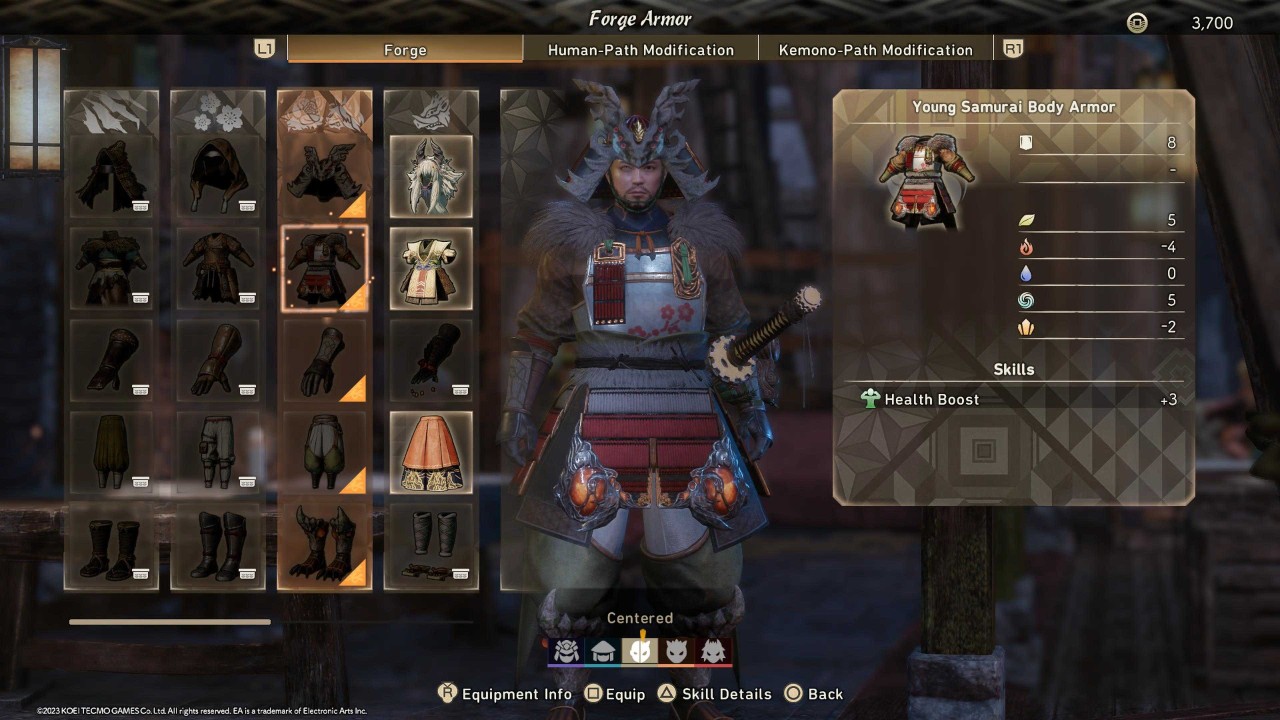Select the wild kemono face state icon

click(714, 650)
